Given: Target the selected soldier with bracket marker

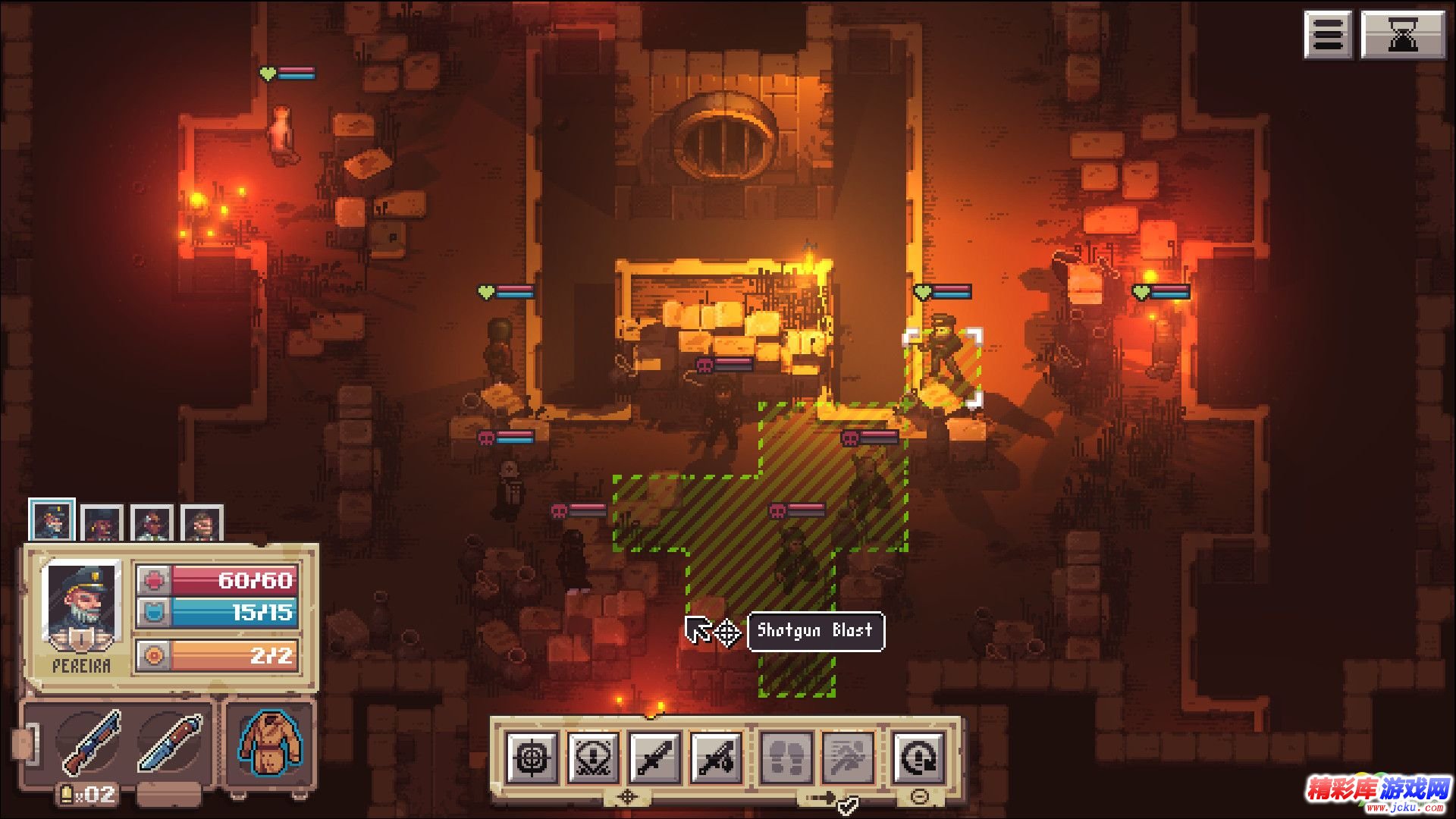Looking at the screenshot, I should pos(943,366).
